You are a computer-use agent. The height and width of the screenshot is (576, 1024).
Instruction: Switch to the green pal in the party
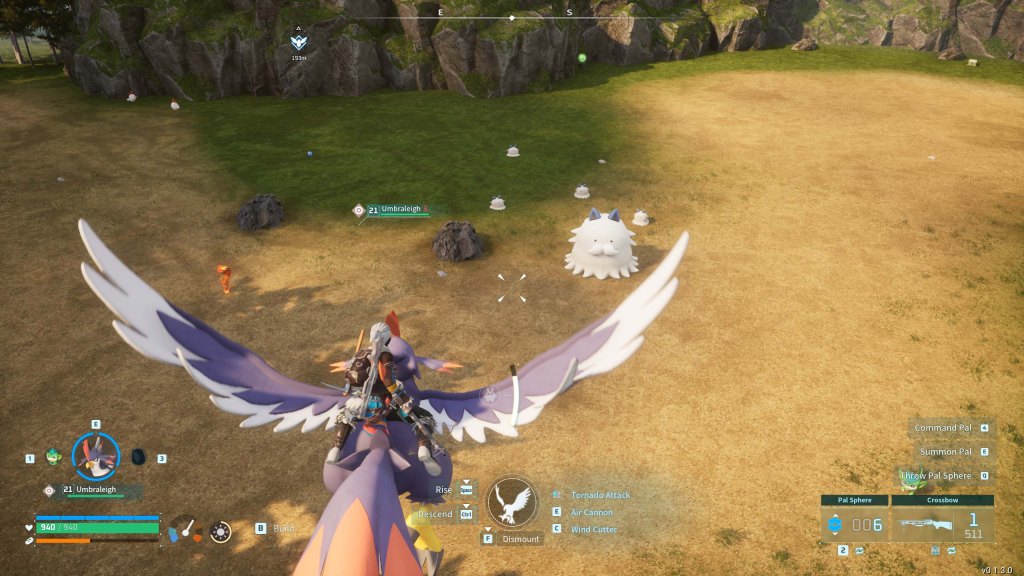(53, 457)
